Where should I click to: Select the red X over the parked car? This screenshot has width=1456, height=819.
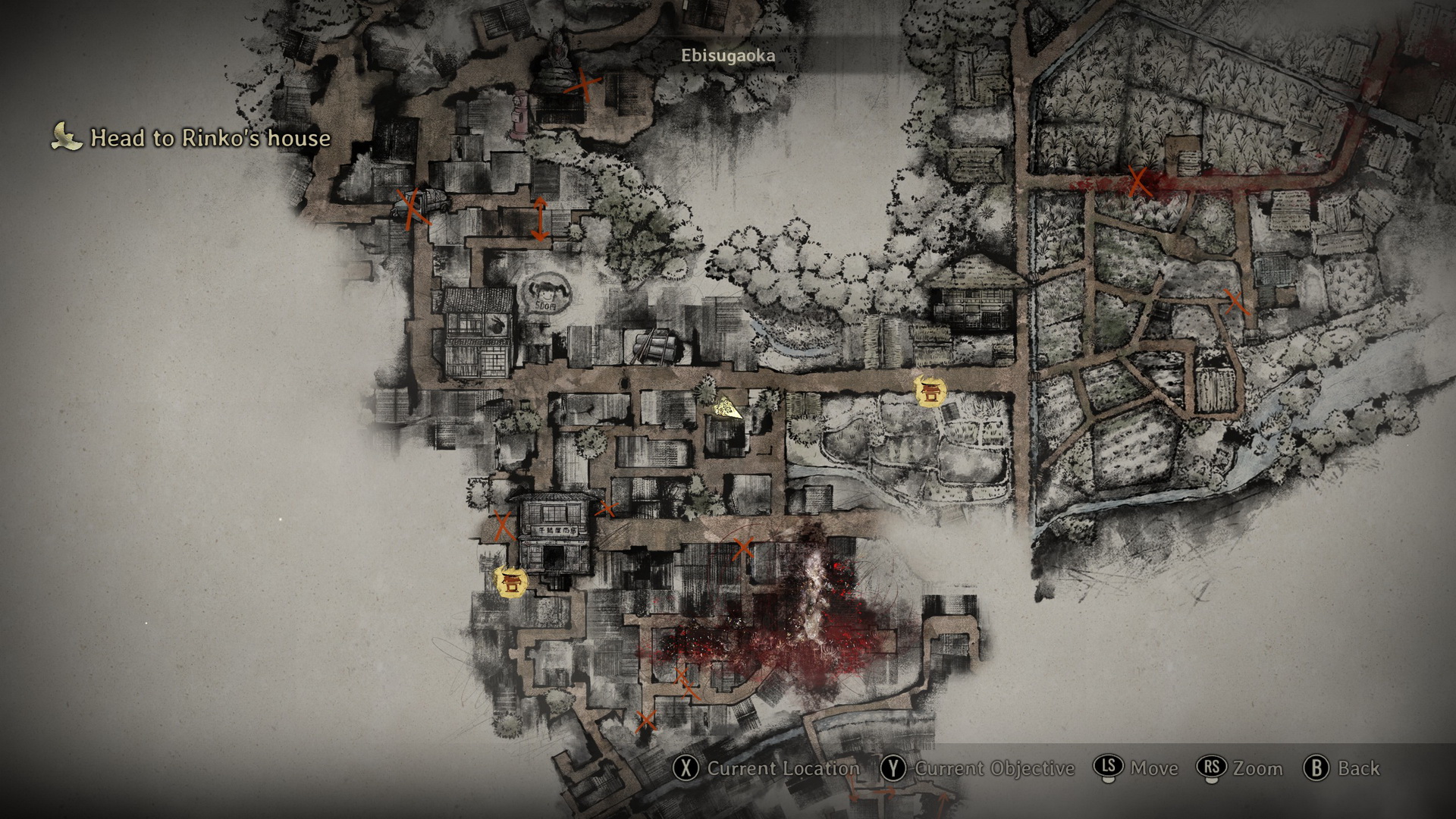pyautogui.click(x=414, y=209)
